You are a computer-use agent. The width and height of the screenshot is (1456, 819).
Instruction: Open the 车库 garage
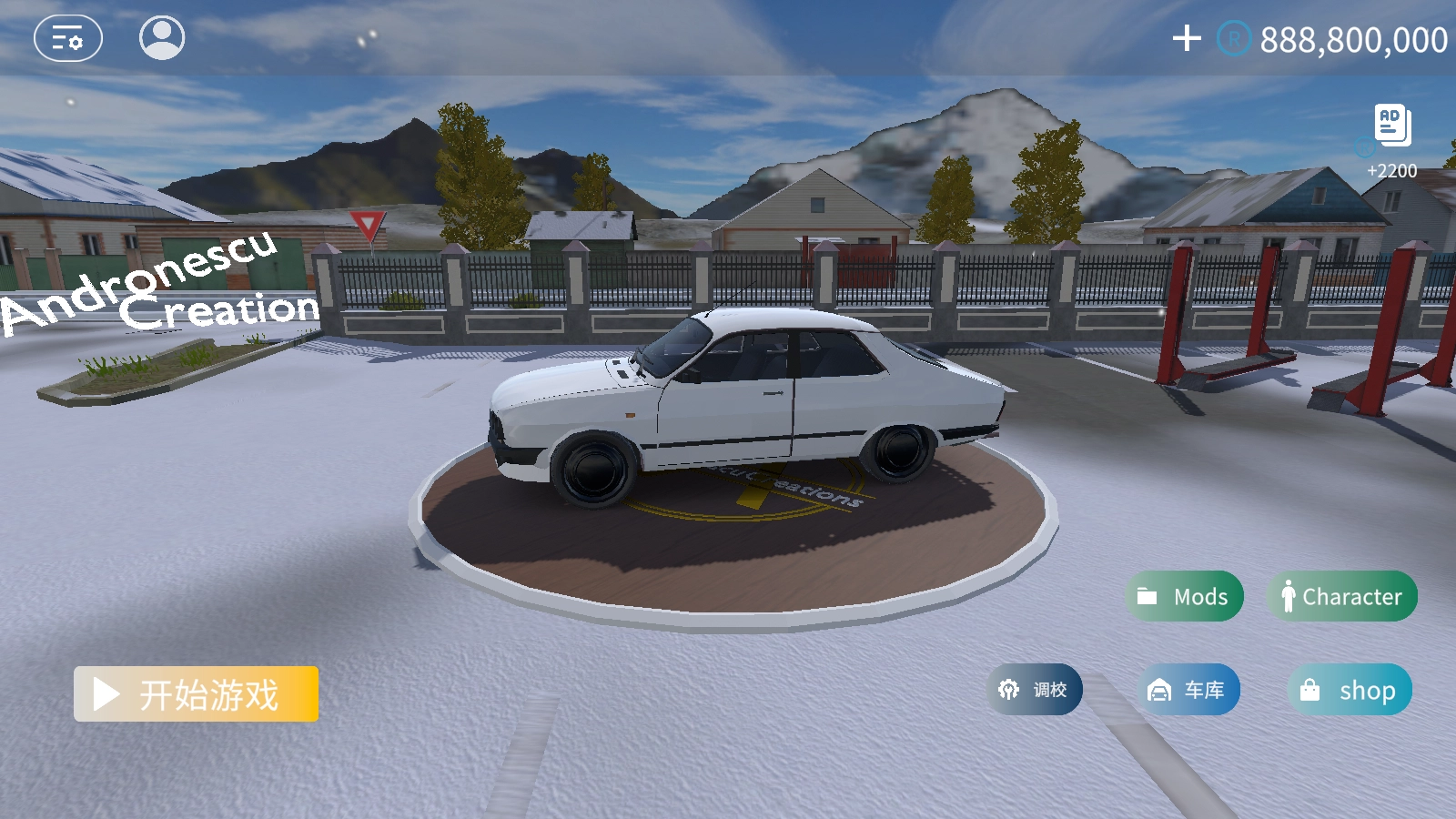1188,690
